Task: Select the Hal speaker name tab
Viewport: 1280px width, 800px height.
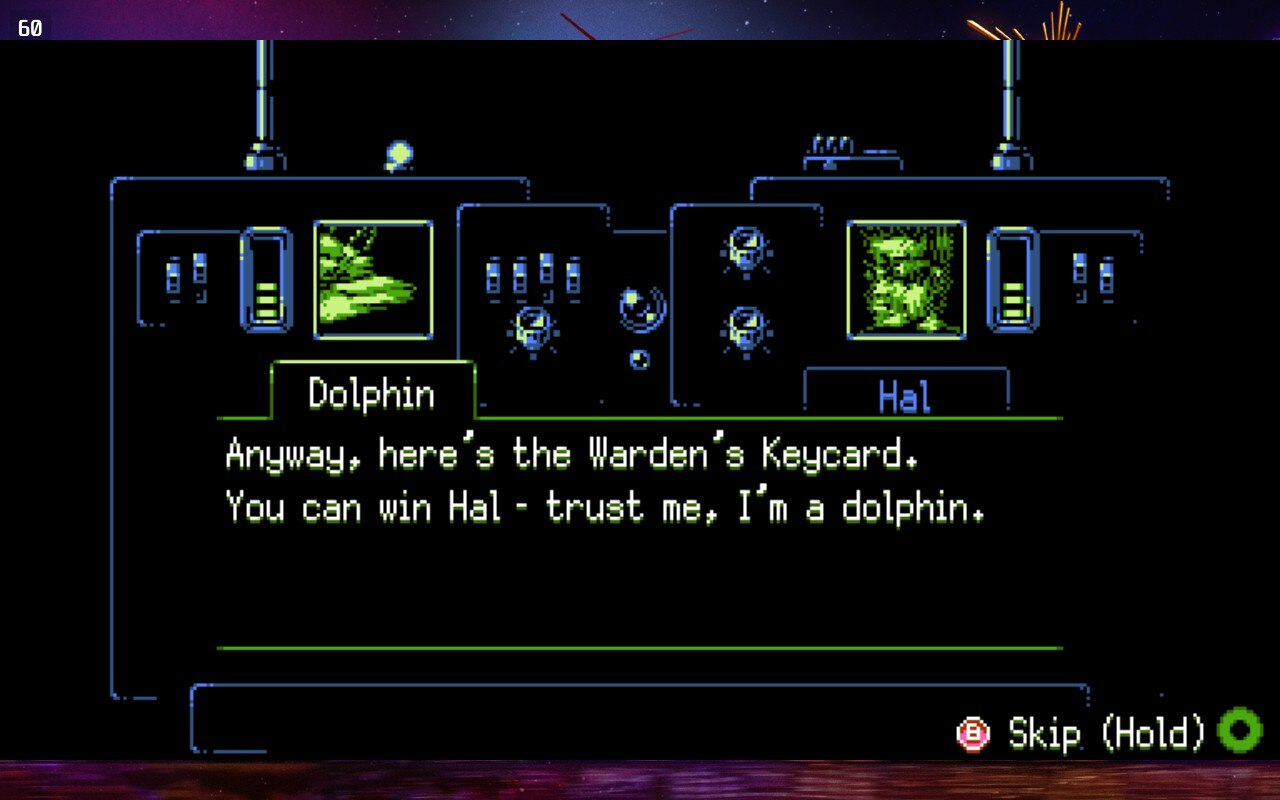Action: coord(906,394)
